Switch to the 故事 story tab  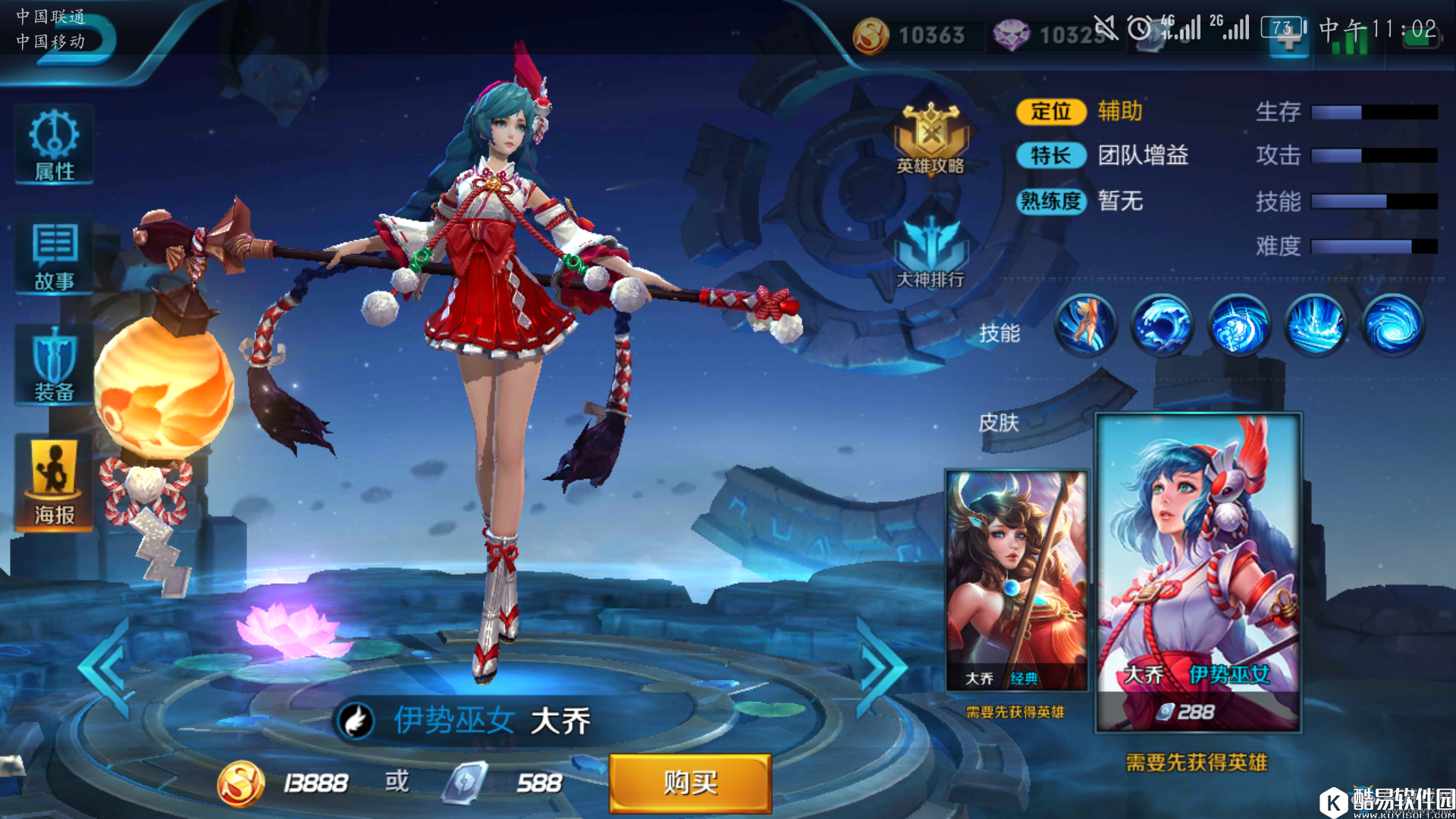[54, 256]
